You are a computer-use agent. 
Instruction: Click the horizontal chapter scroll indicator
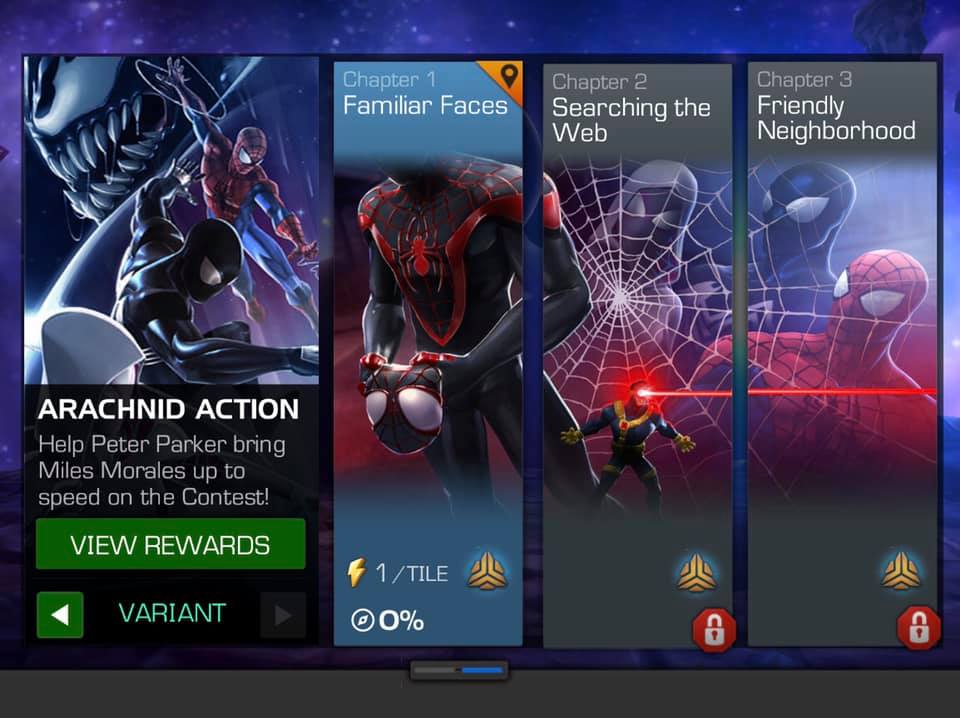coord(459,670)
